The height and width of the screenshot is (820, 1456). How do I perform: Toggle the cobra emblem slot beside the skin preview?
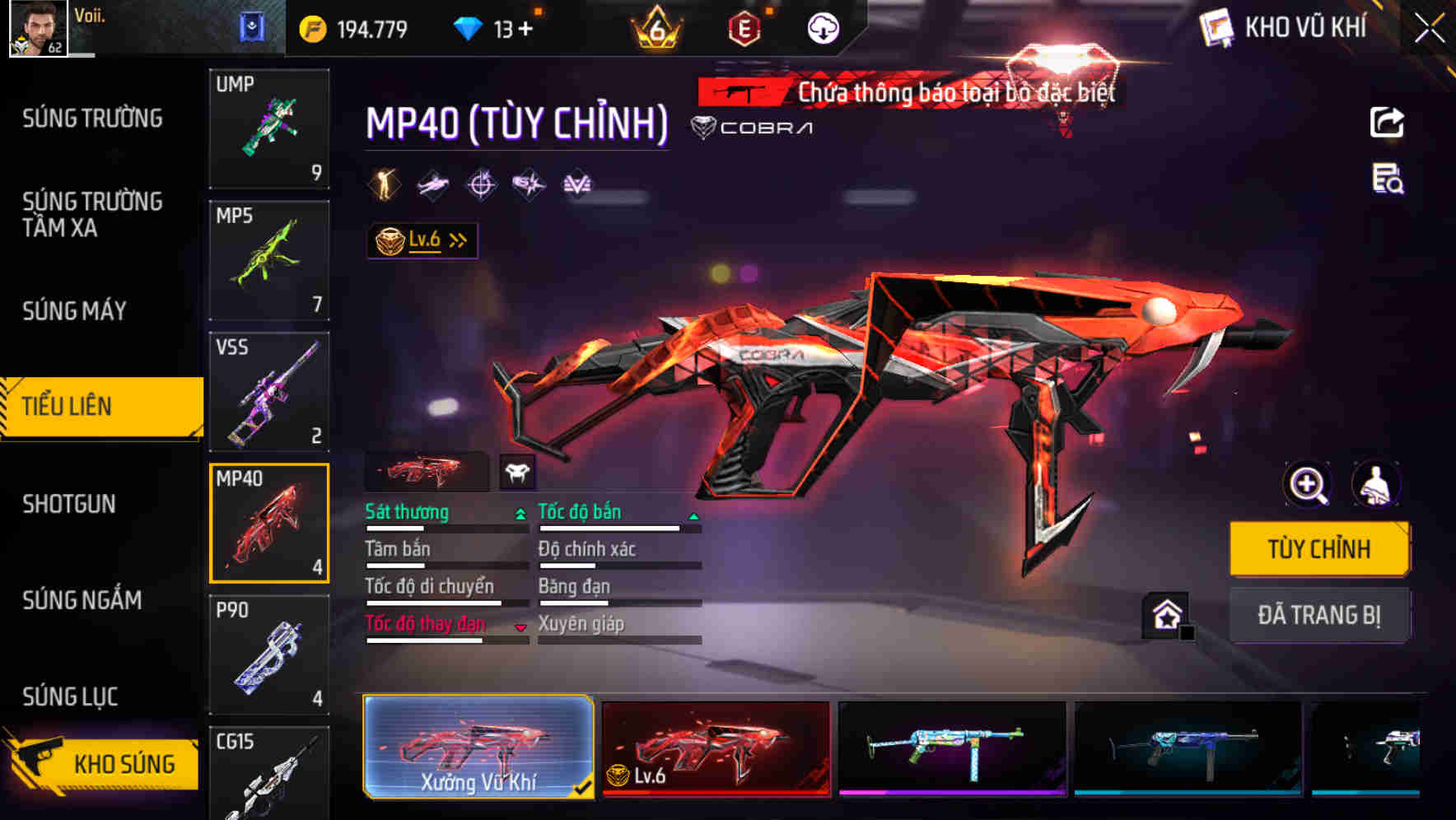519,471
